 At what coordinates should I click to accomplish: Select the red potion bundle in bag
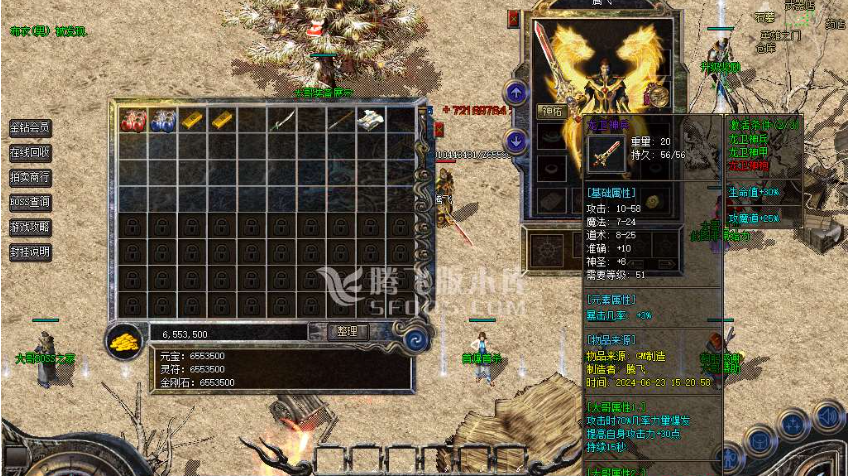pos(132,121)
